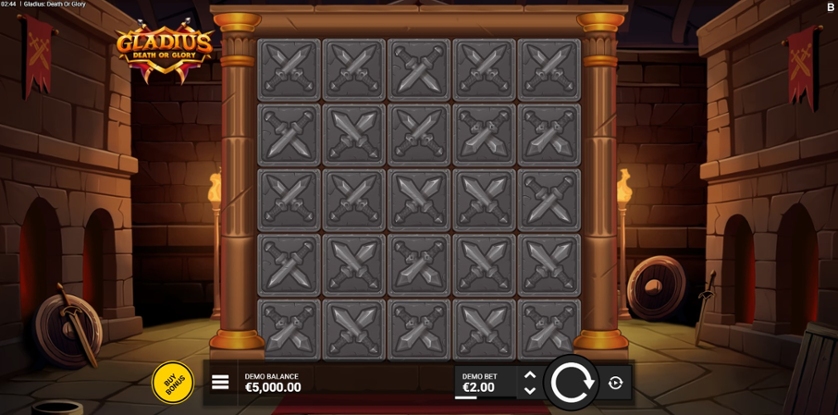Open the autoplay settings
Image resolution: width=838 pixels, height=415 pixels.
(x=615, y=383)
